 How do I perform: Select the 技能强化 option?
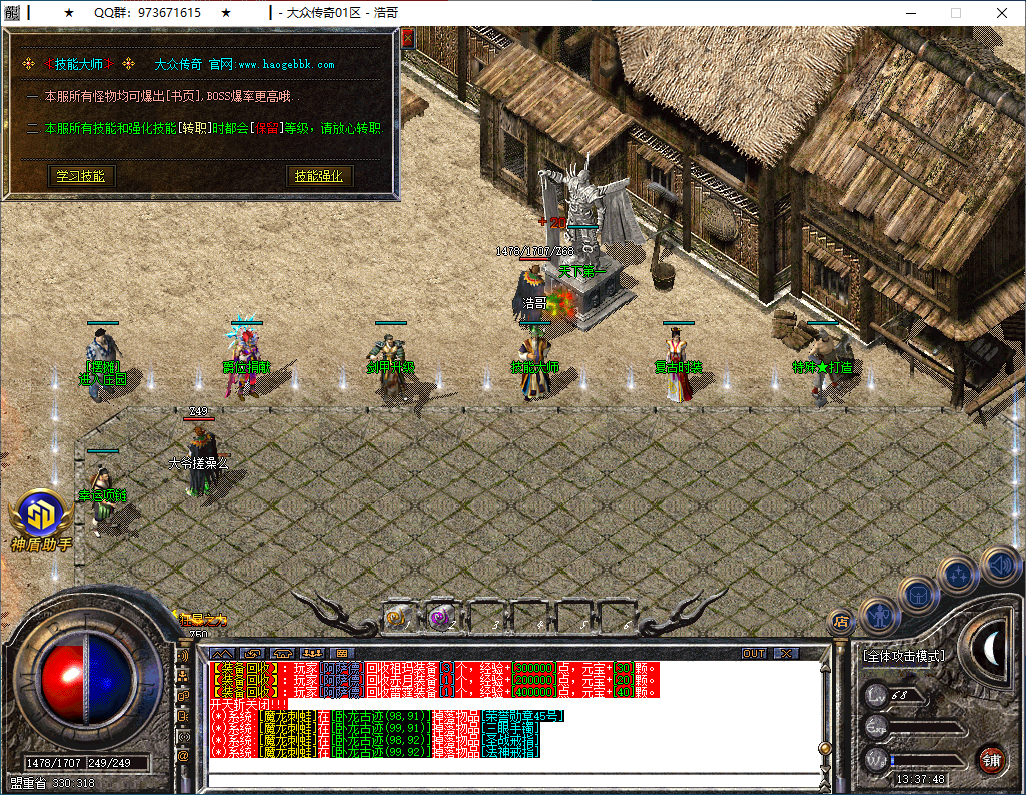(318, 176)
